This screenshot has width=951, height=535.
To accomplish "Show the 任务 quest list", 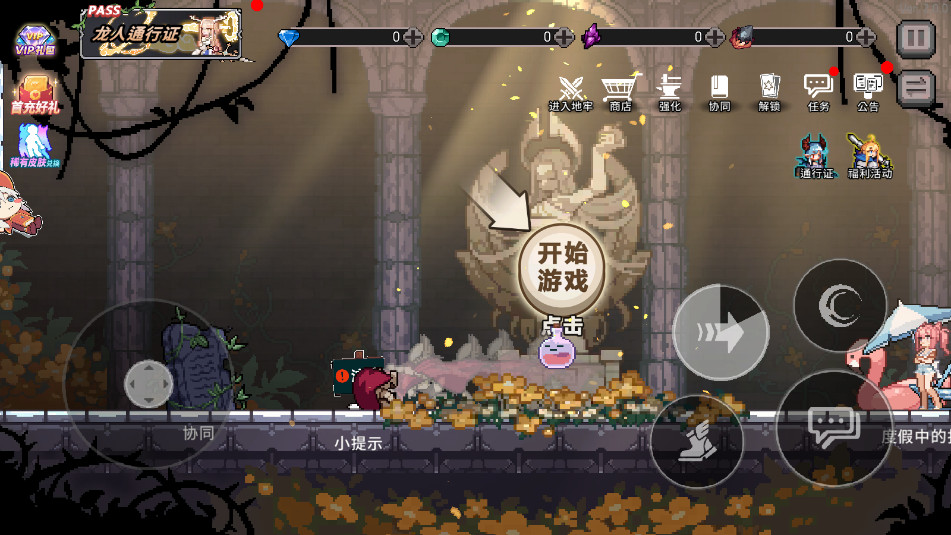I will pos(818,91).
